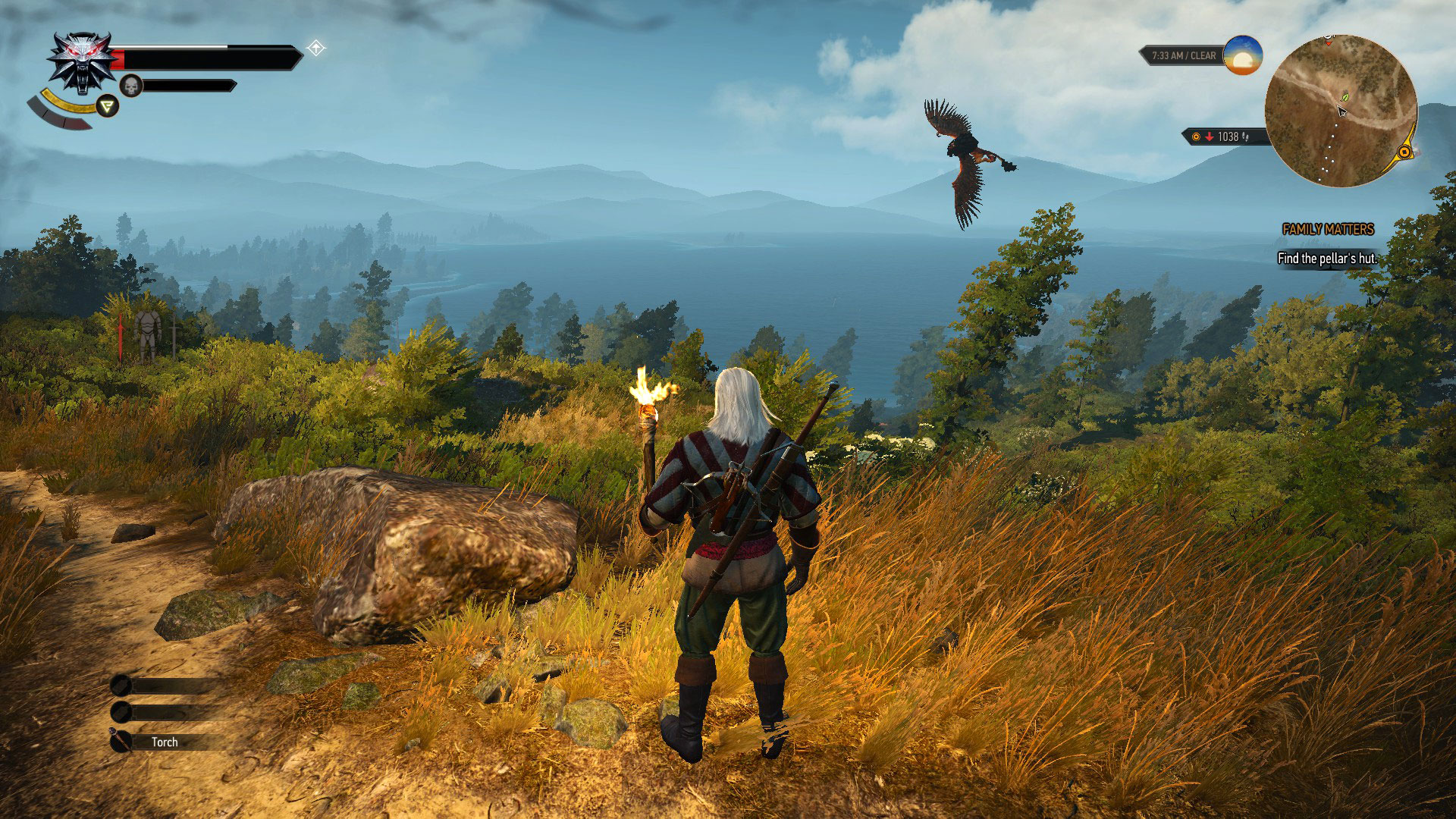Toggle the second empty quick-item slot
The height and width of the screenshot is (819, 1456).
(121, 714)
